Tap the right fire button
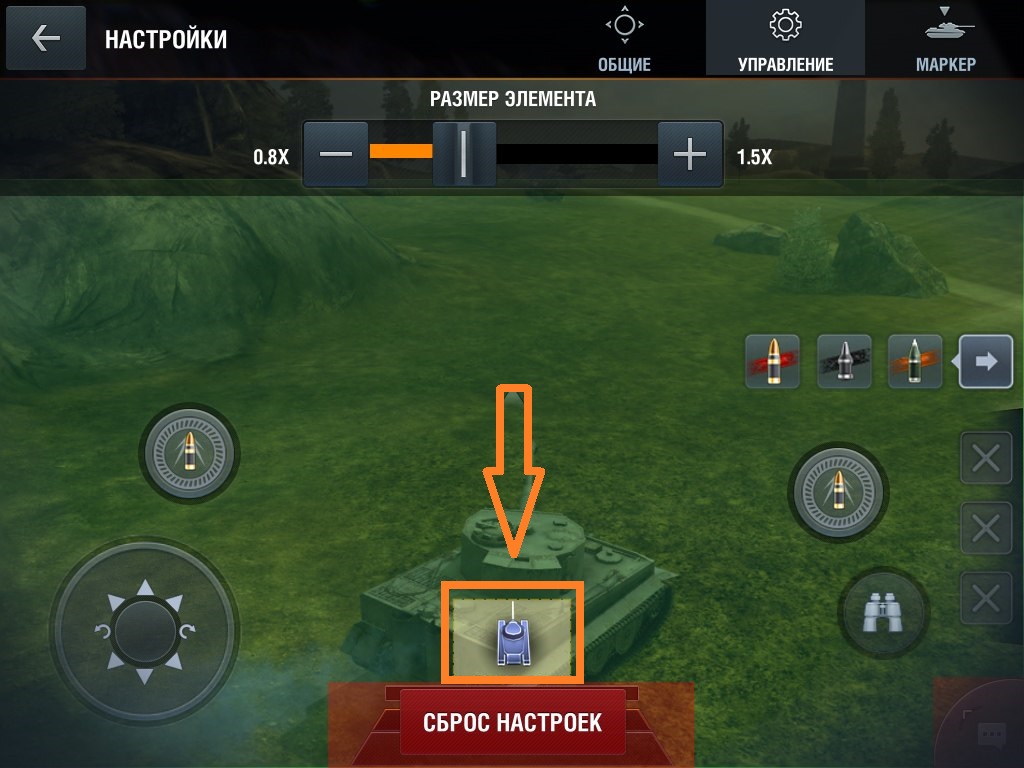The image size is (1024, 768). [838, 491]
